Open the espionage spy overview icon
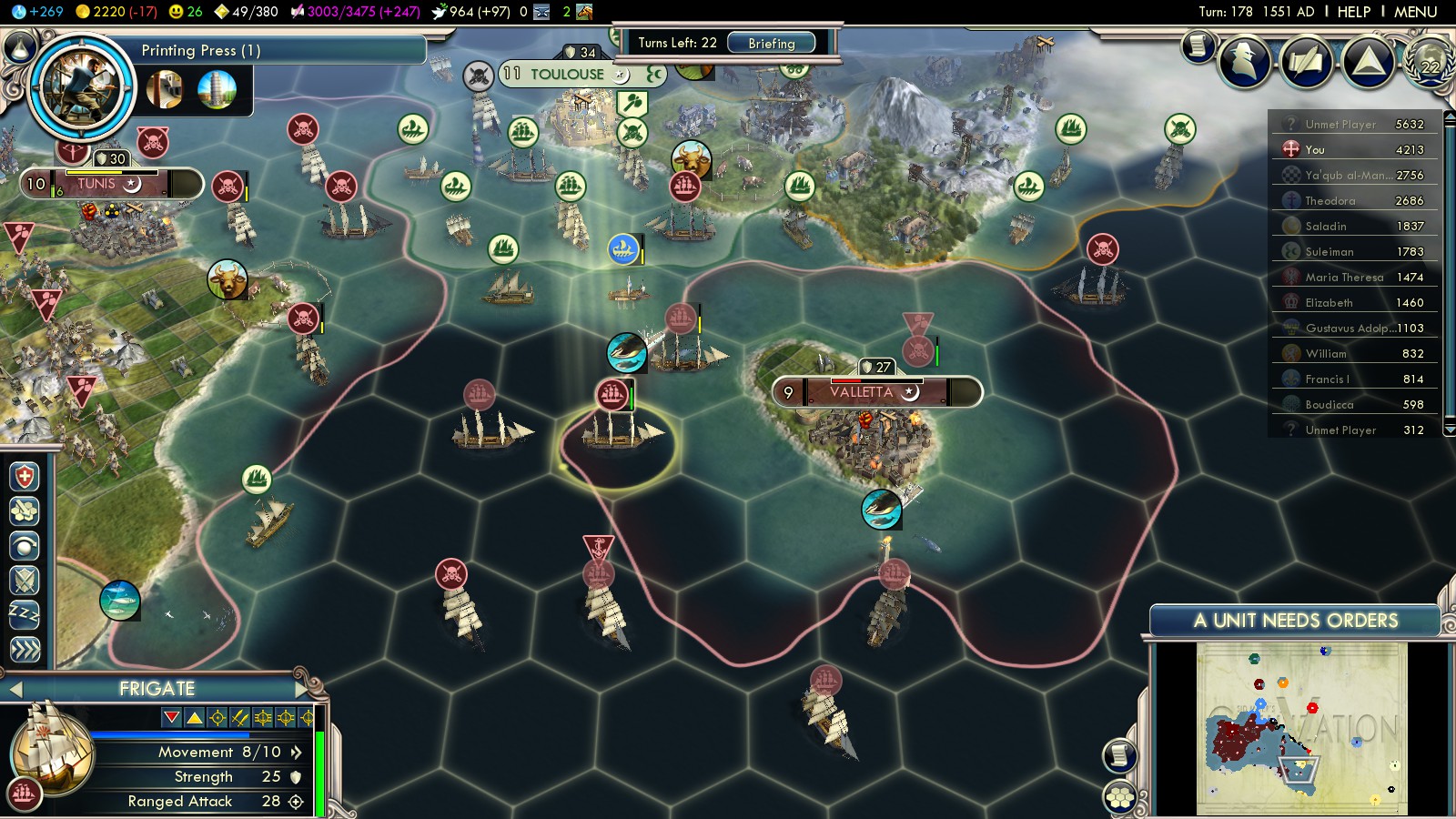This screenshot has width=1456, height=819. pos(1245,61)
